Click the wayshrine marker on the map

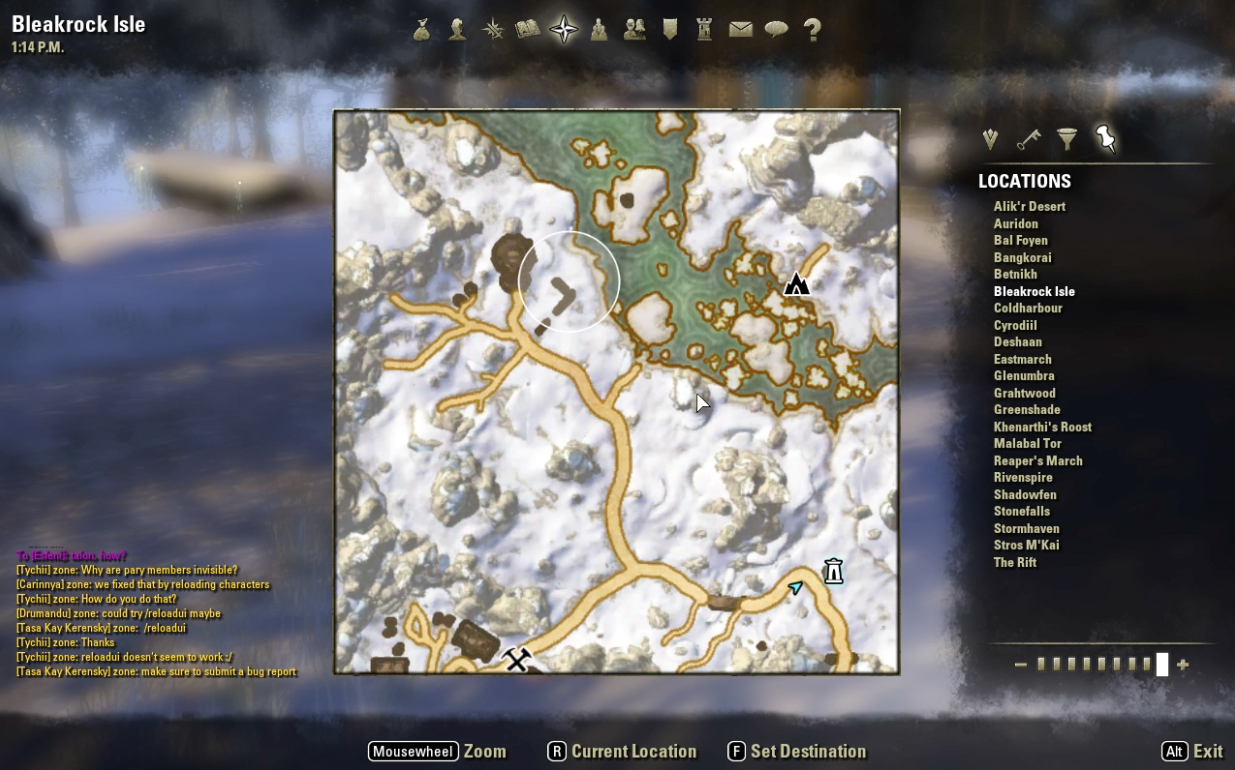pos(833,571)
